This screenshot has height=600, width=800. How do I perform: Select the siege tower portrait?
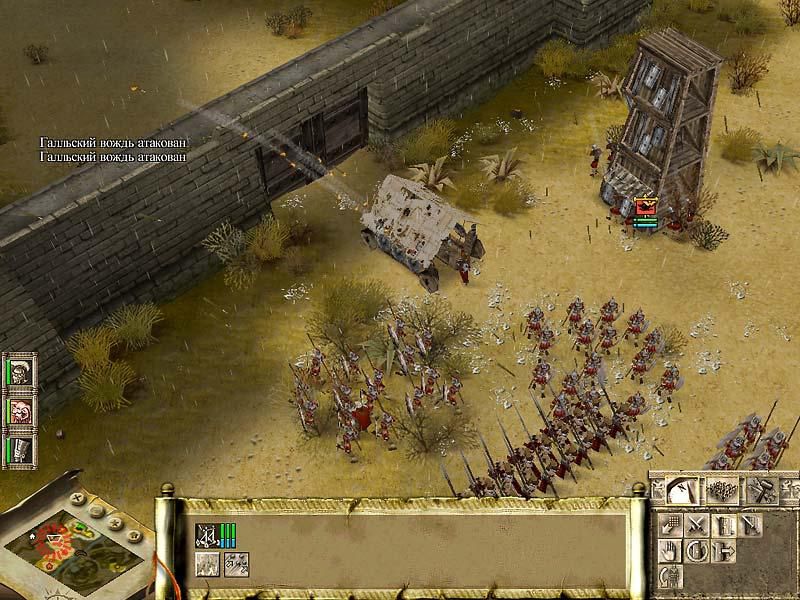click(x=20, y=447)
